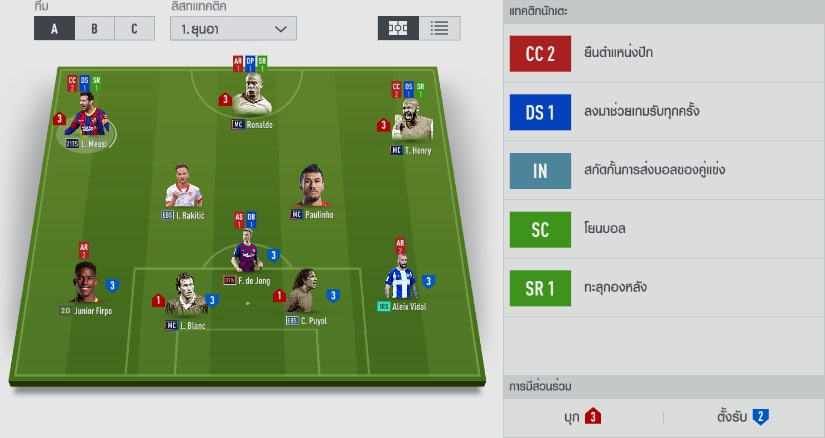
Task: Switch to team tab A
Action: pos(54,28)
